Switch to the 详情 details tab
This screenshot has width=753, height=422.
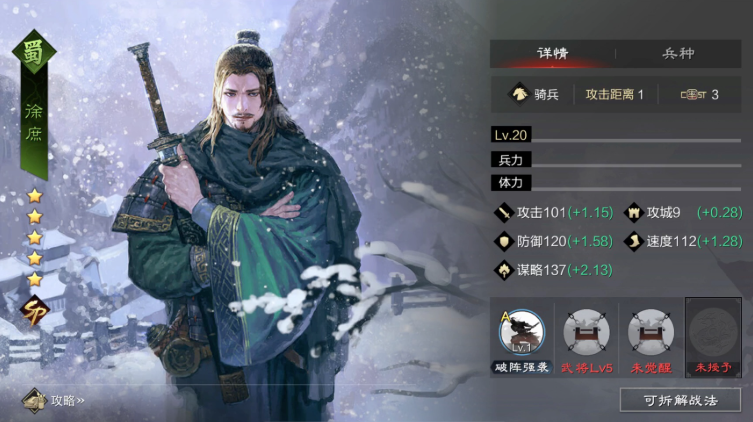(552, 54)
